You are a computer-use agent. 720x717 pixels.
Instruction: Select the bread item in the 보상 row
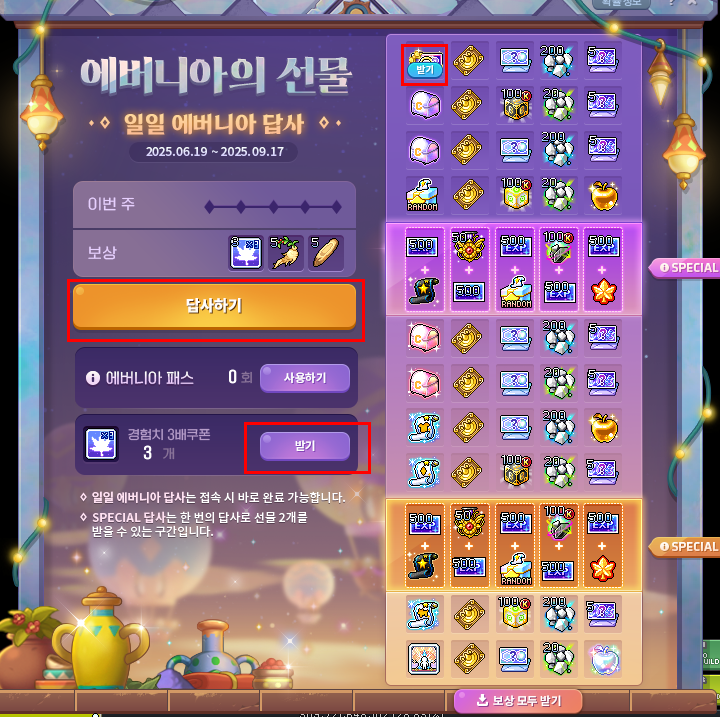click(x=327, y=253)
